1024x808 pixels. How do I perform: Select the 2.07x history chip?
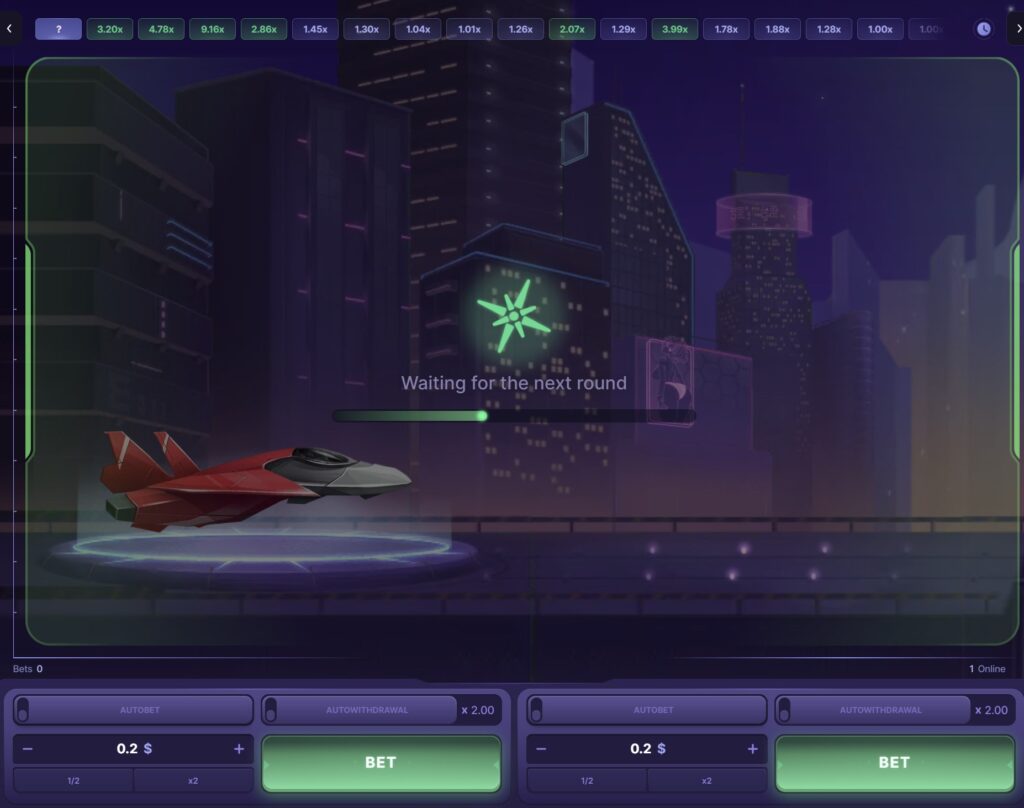click(x=572, y=29)
